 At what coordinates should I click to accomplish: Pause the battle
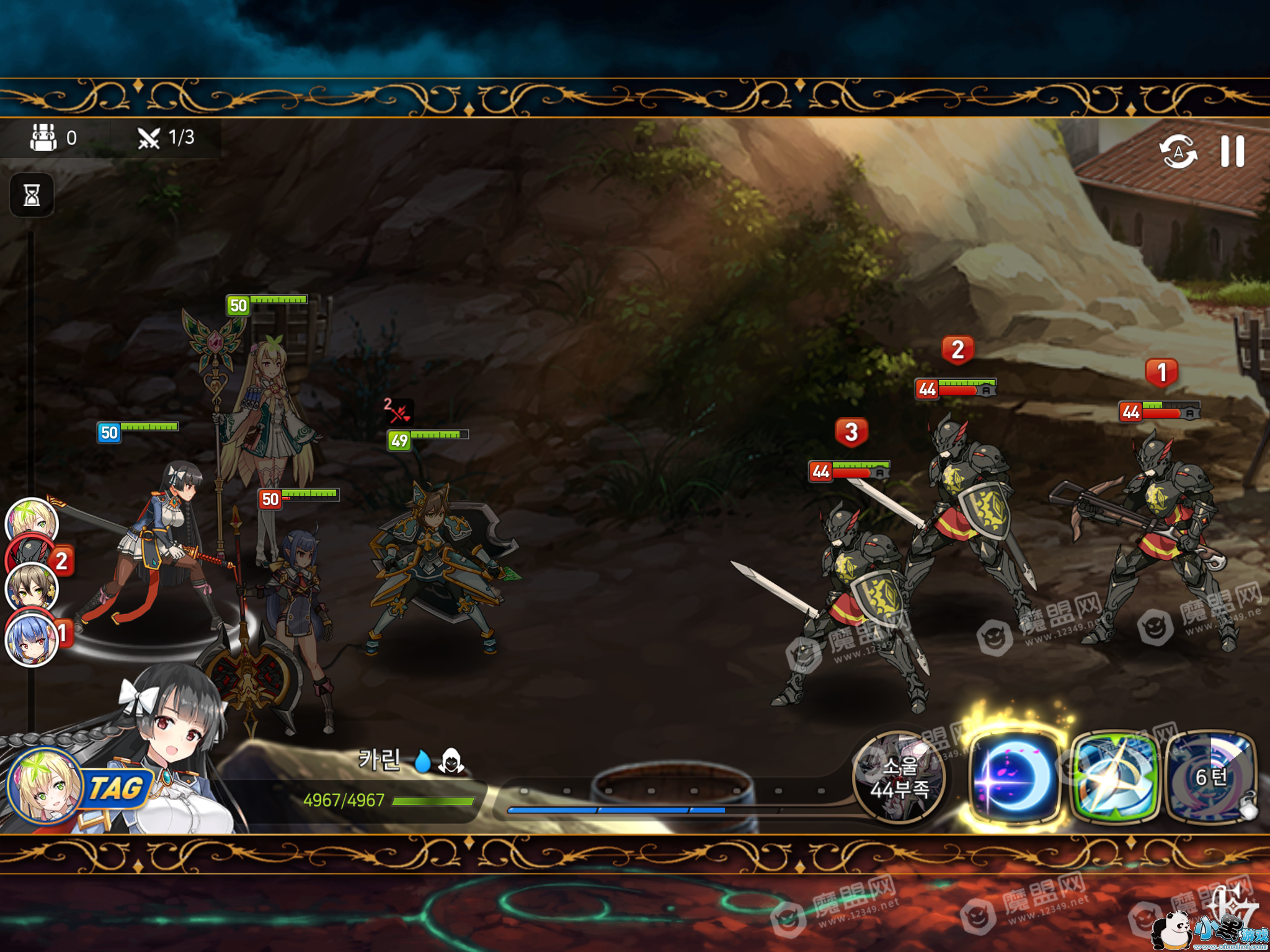tap(1232, 152)
